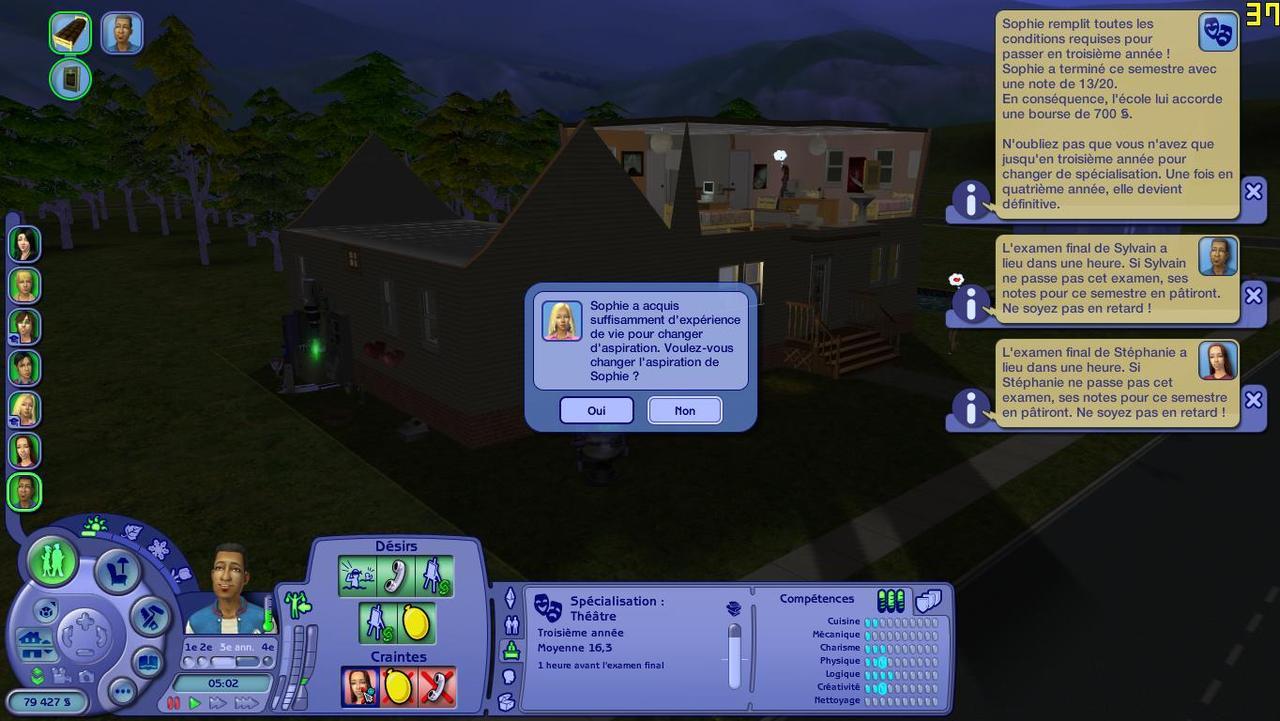Open the options menu with three dots
The height and width of the screenshot is (721, 1280).
pos(122,691)
